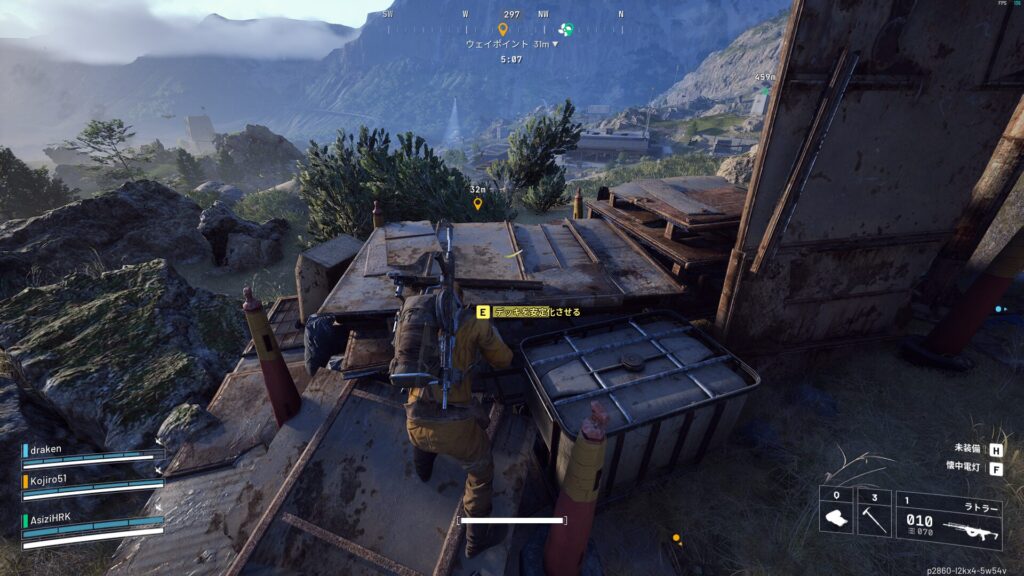This screenshot has width=1024, height=576.
Task: Click the orange waypoint pin on the compass
Action: point(503,29)
